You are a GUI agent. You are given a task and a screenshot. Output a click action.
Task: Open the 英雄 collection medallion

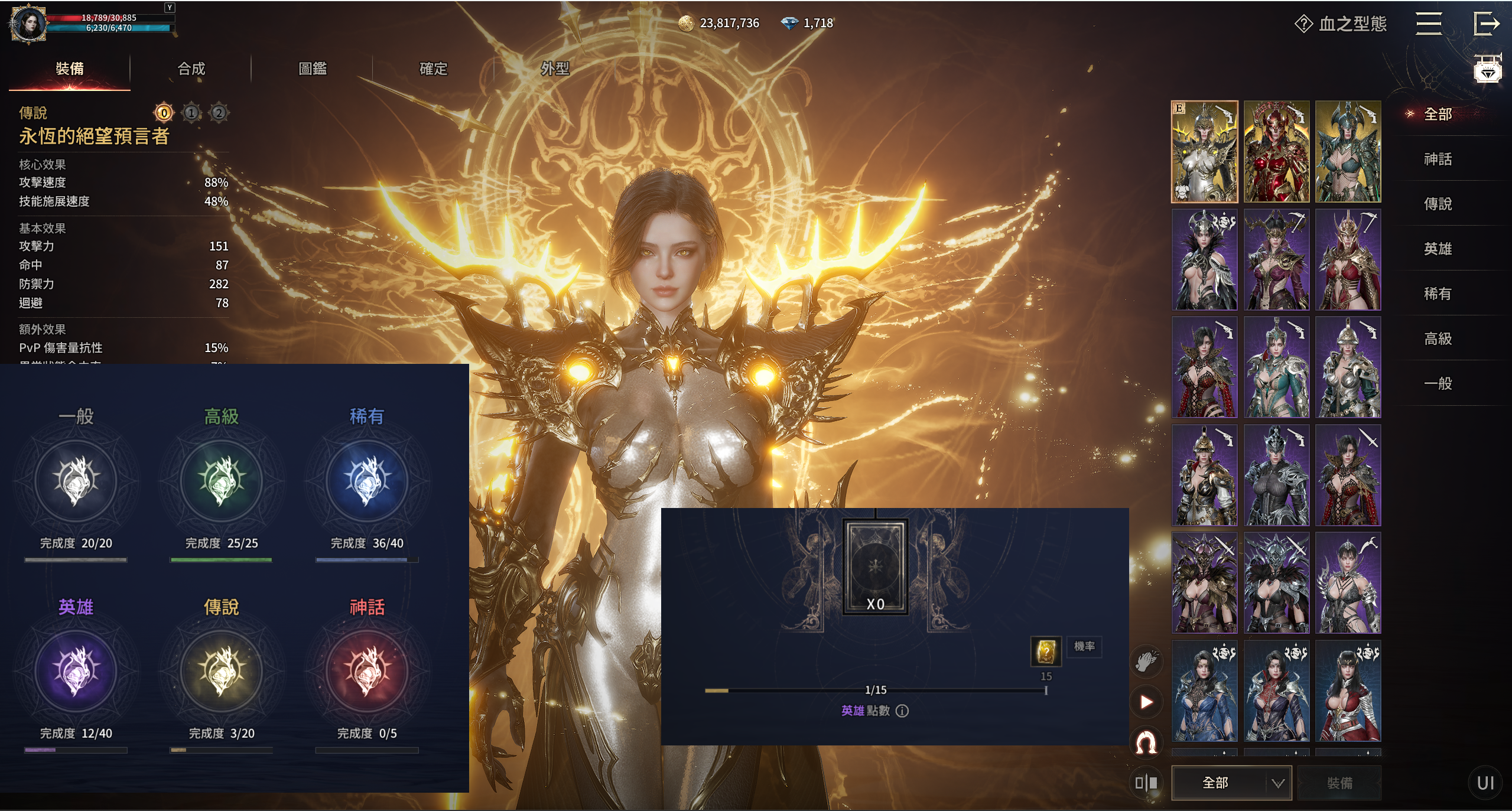click(76, 671)
